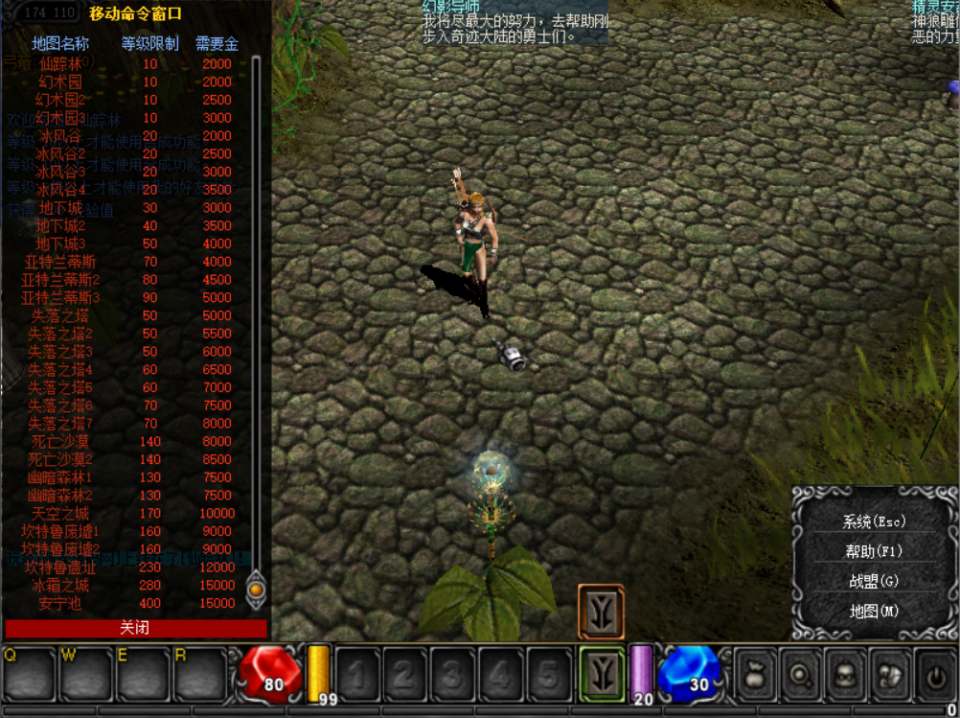
Task: Open 帮助(F1) help
Action: [873, 551]
